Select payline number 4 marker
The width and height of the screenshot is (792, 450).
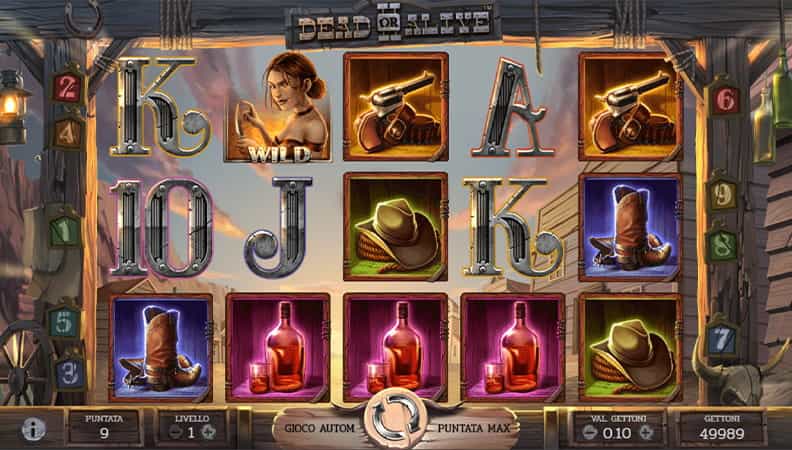[x=67, y=131]
